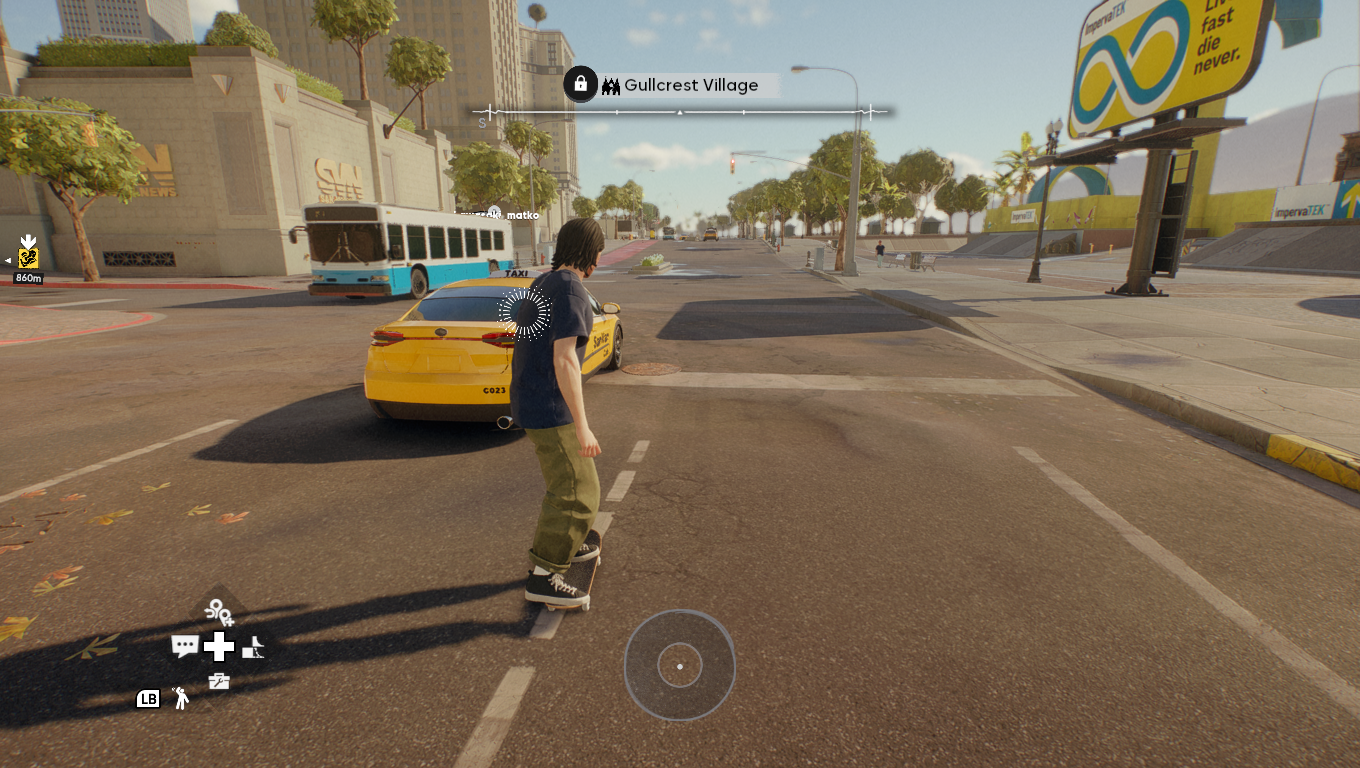Choose the toolbox quick-drop icon
This screenshot has width=1360, height=768.
tap(219, 682)
